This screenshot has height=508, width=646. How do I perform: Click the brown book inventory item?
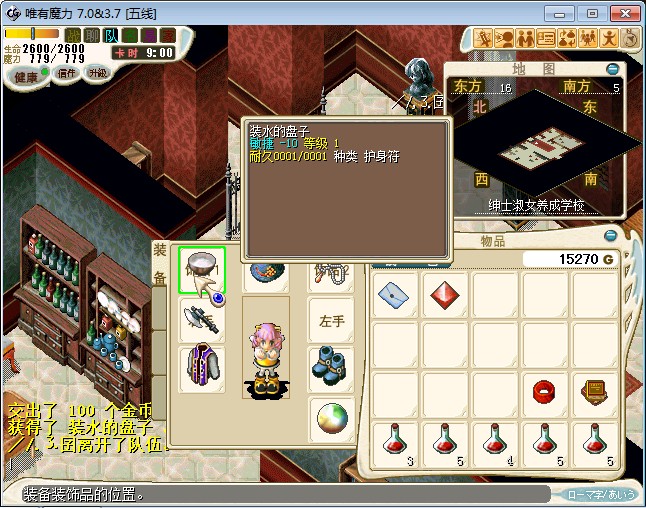pos(595,391)
